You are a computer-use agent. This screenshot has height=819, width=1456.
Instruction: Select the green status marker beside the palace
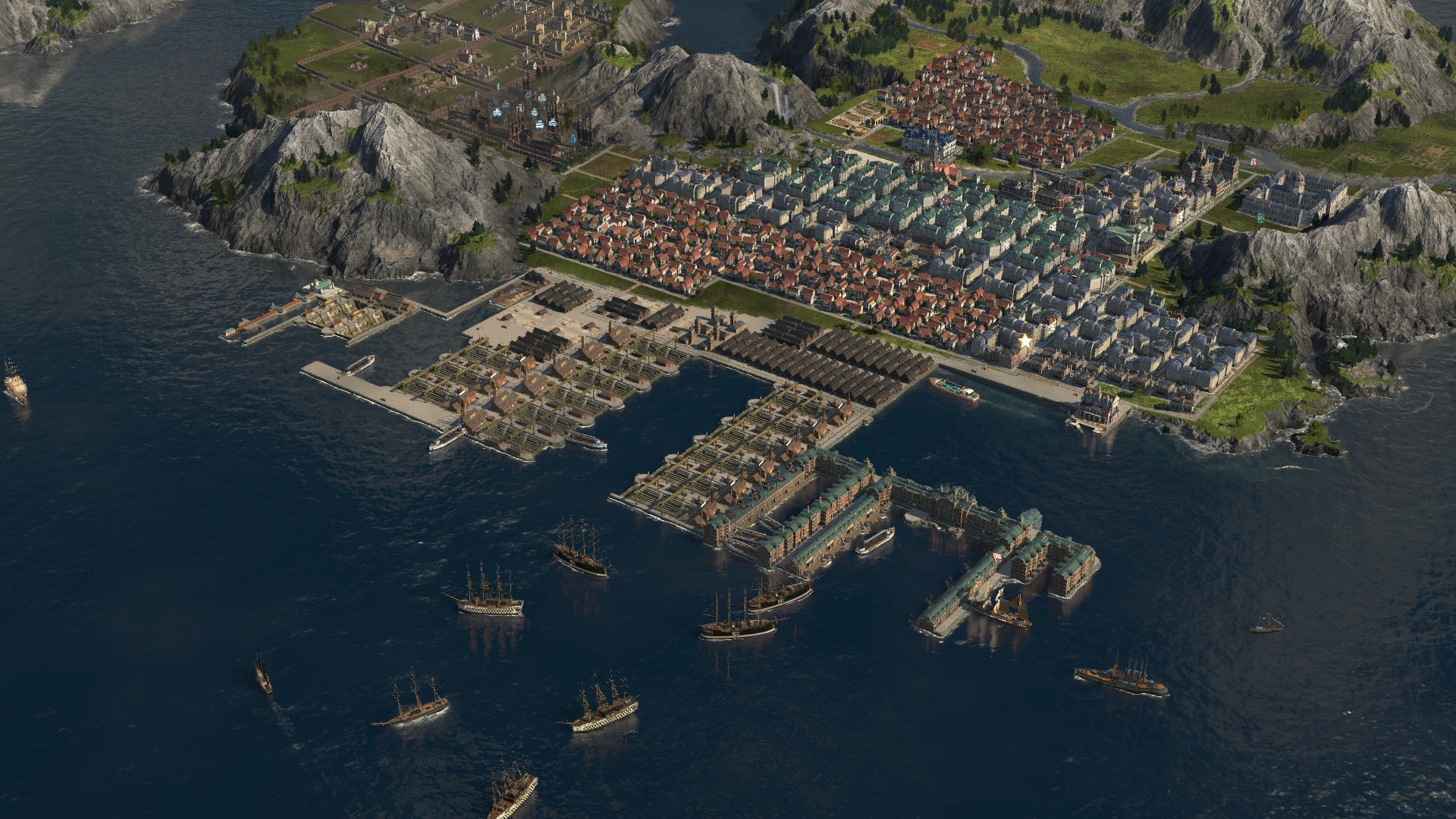point(1263,218)
